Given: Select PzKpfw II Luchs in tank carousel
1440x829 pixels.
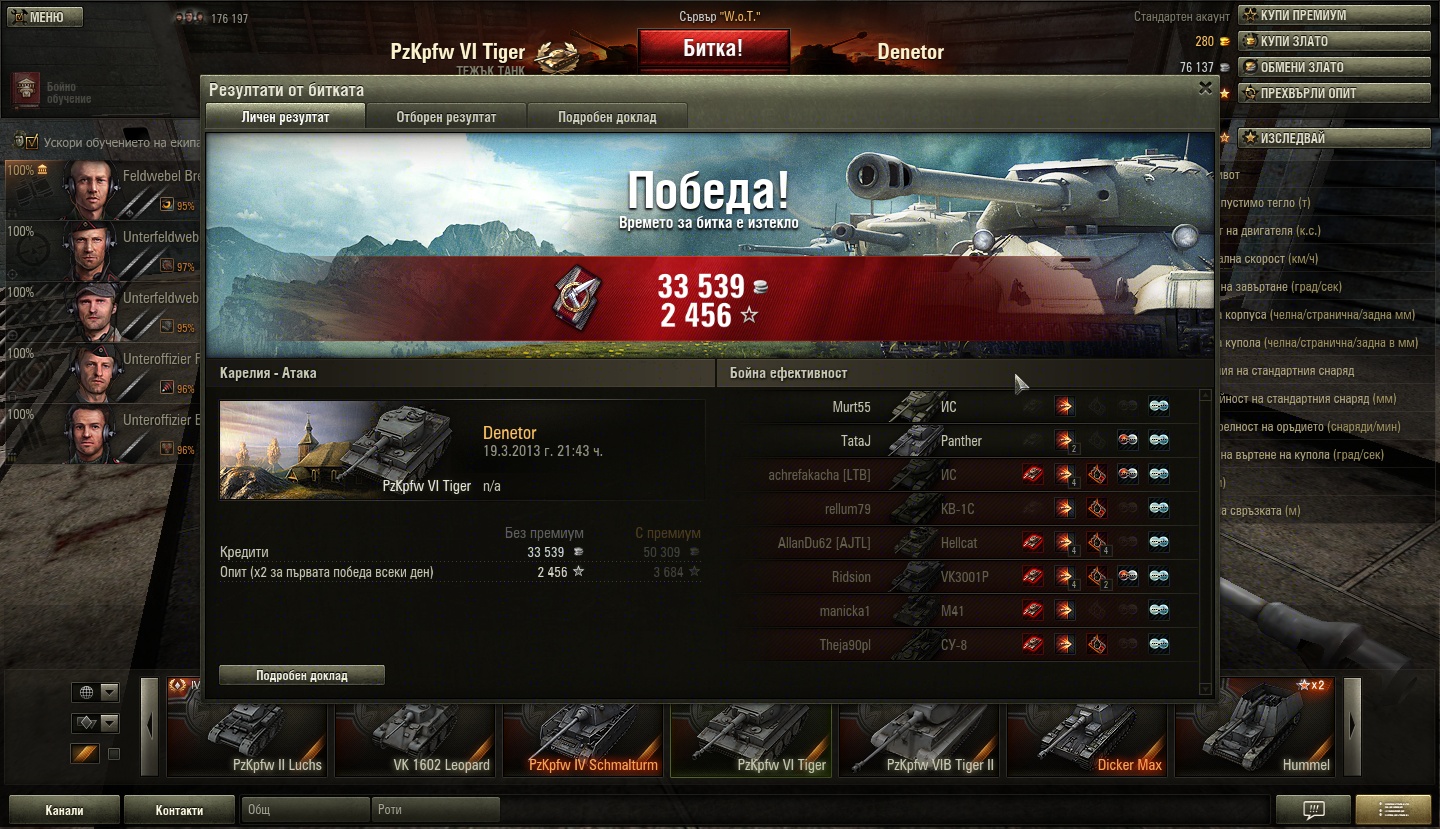Looking at the screenshot, I should click(x=248, y=740).
